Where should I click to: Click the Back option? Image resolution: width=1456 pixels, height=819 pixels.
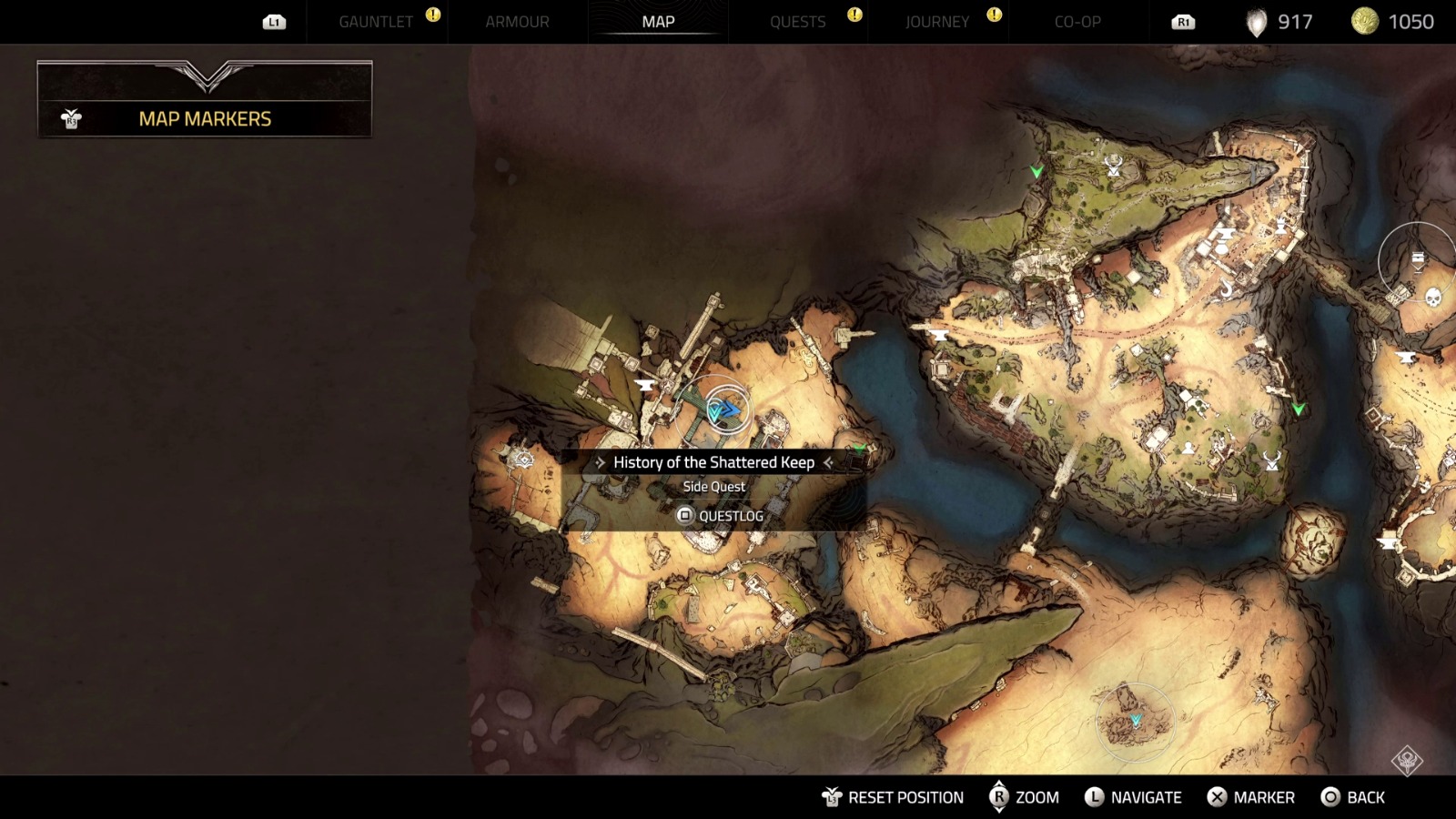coord(1353,797)
